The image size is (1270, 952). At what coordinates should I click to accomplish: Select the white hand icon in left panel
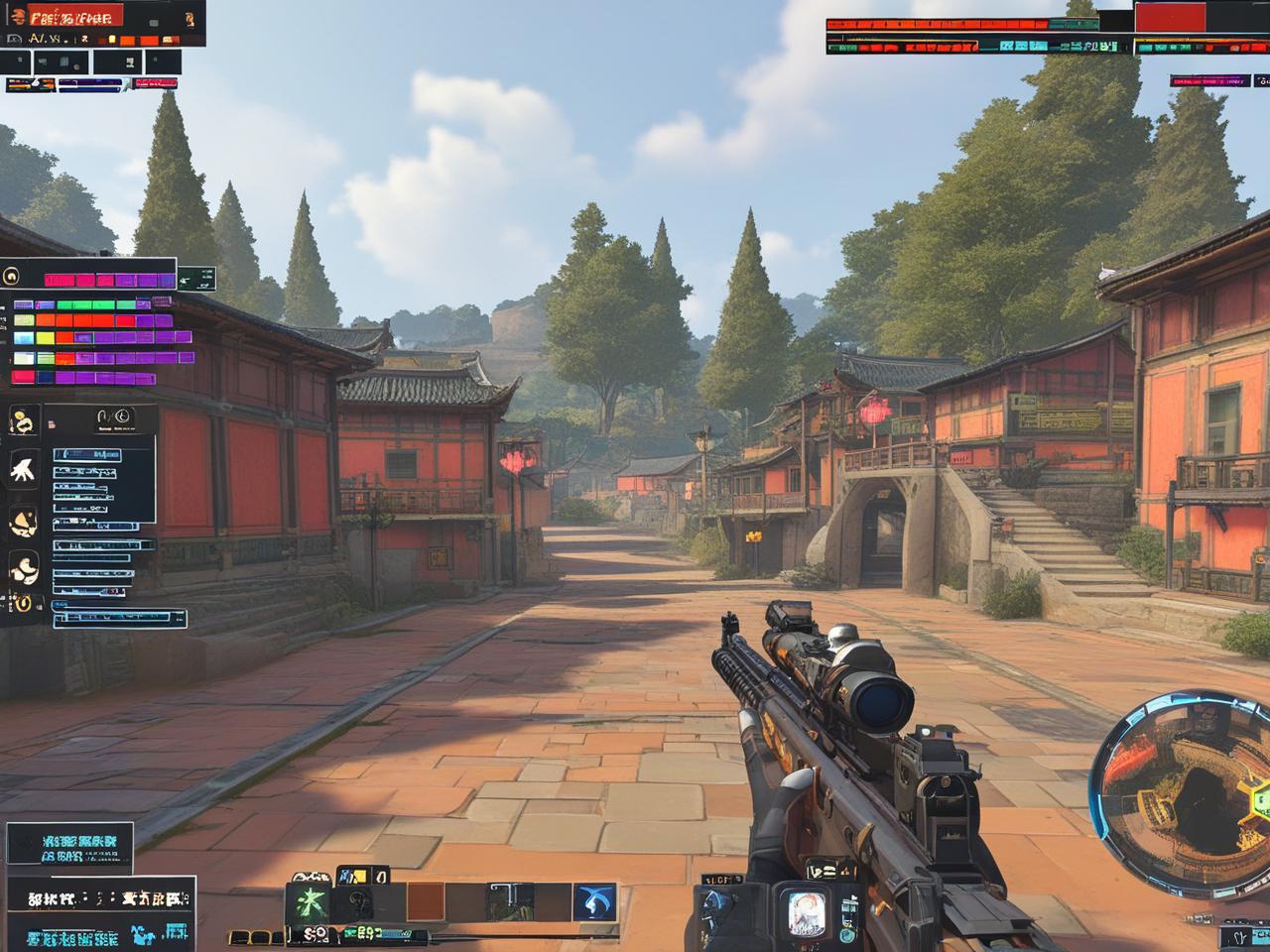click(x=23, y=468)
